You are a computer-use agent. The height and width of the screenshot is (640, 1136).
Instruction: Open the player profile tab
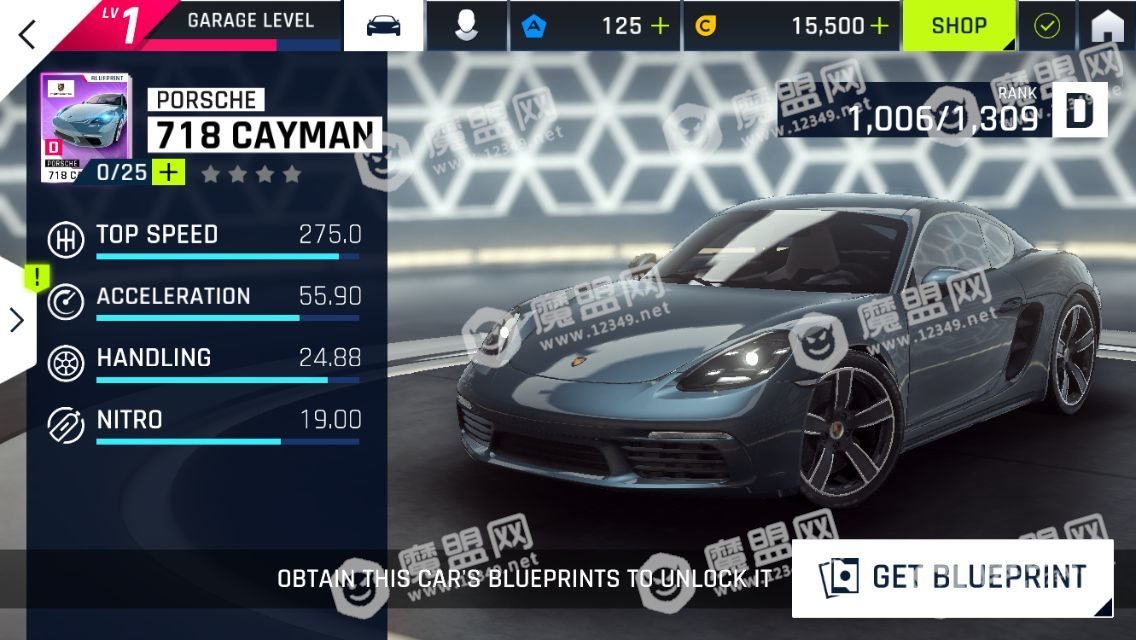[x=466, y=26]
